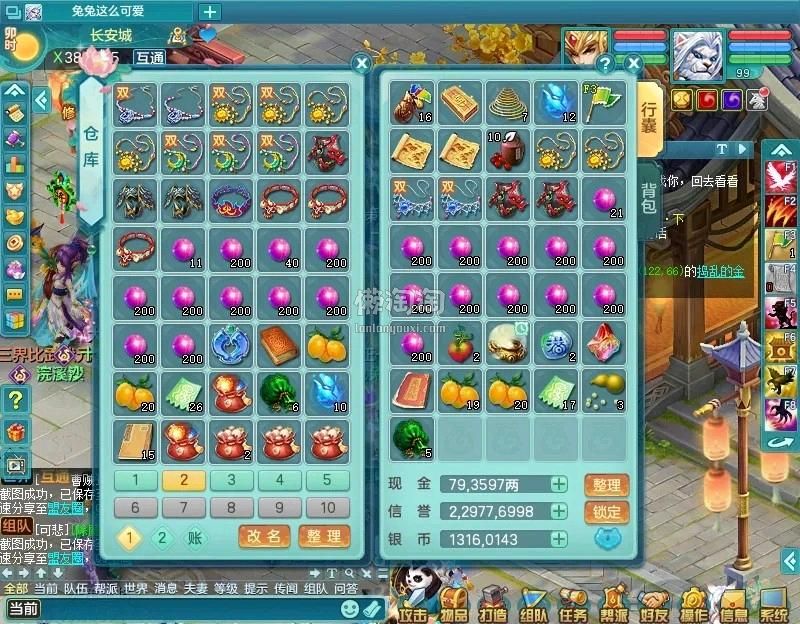Sort the warehouse with its 整理 button
Screen dimensions: 800x624
[x=324, y=537]
